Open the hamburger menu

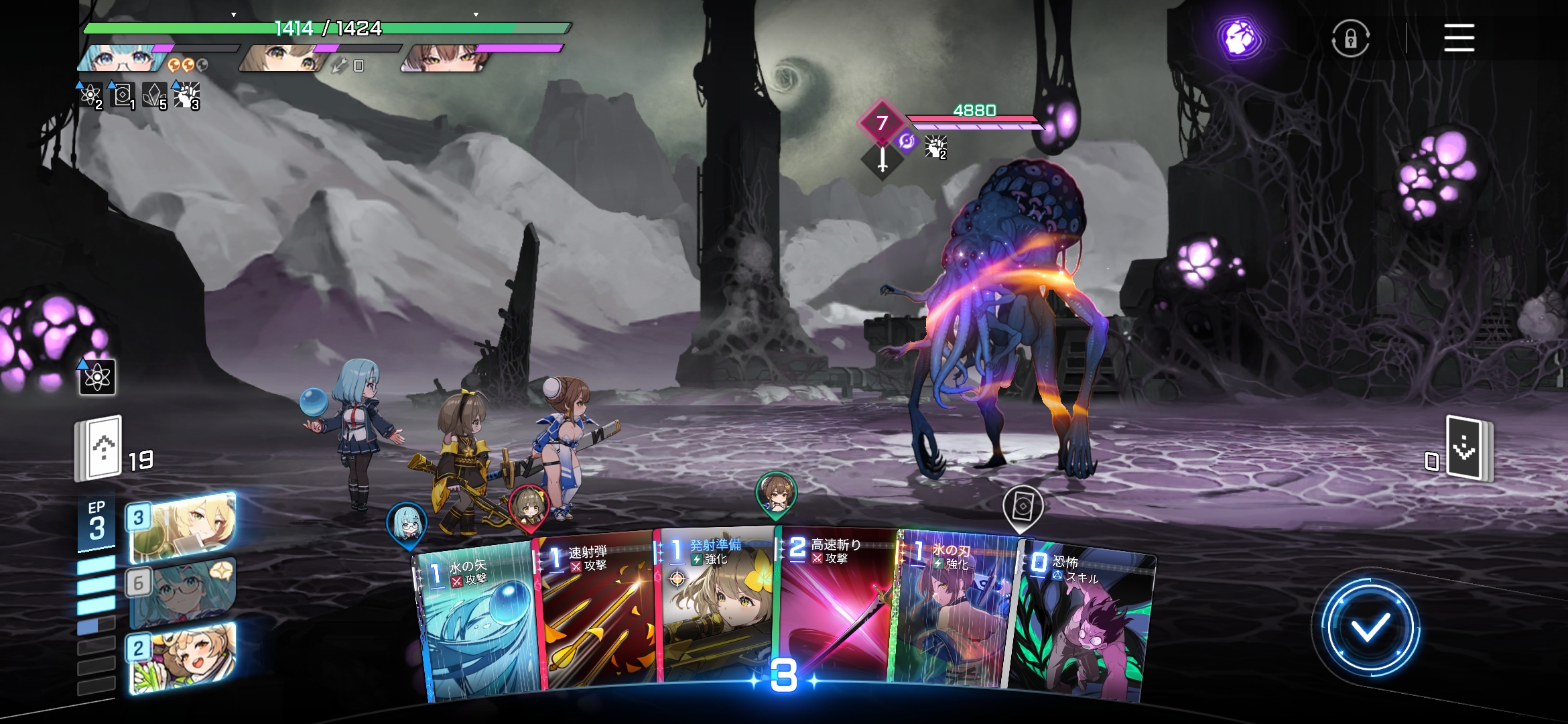[1459, 38]
